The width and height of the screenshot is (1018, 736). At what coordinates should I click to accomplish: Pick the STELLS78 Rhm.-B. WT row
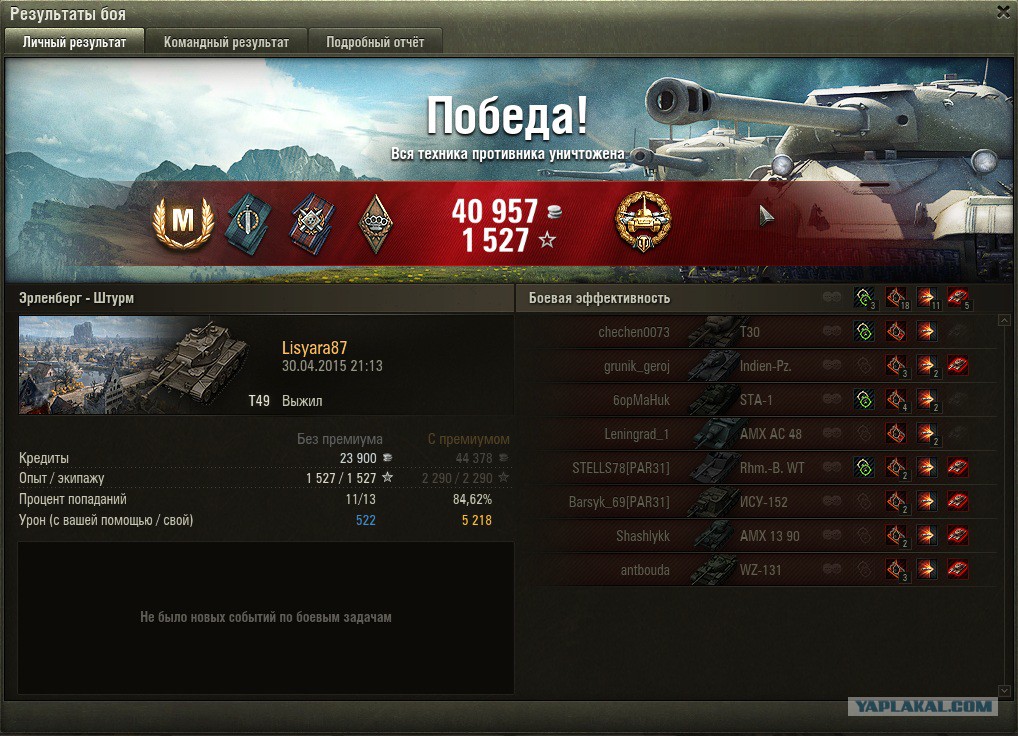click(700, 468)
